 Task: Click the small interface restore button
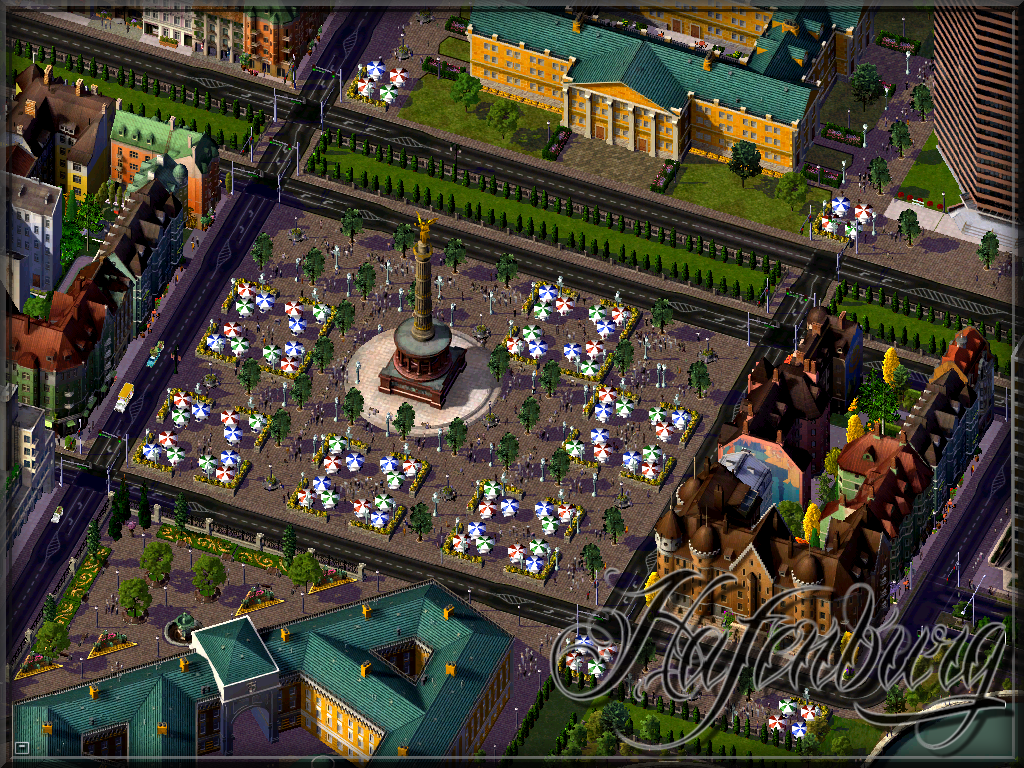(x=22, y=747)
